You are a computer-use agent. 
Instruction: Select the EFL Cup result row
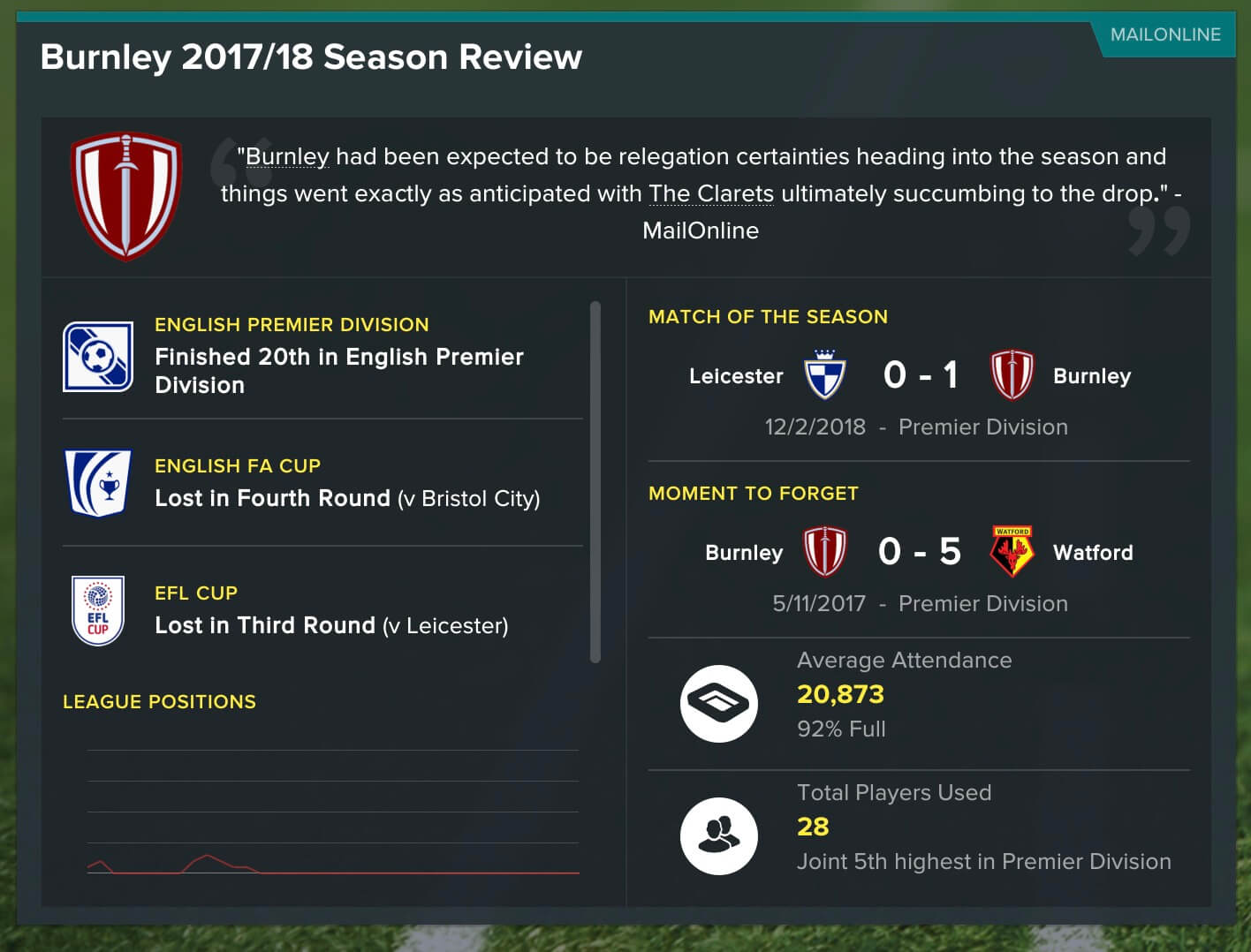coord(322,610)
